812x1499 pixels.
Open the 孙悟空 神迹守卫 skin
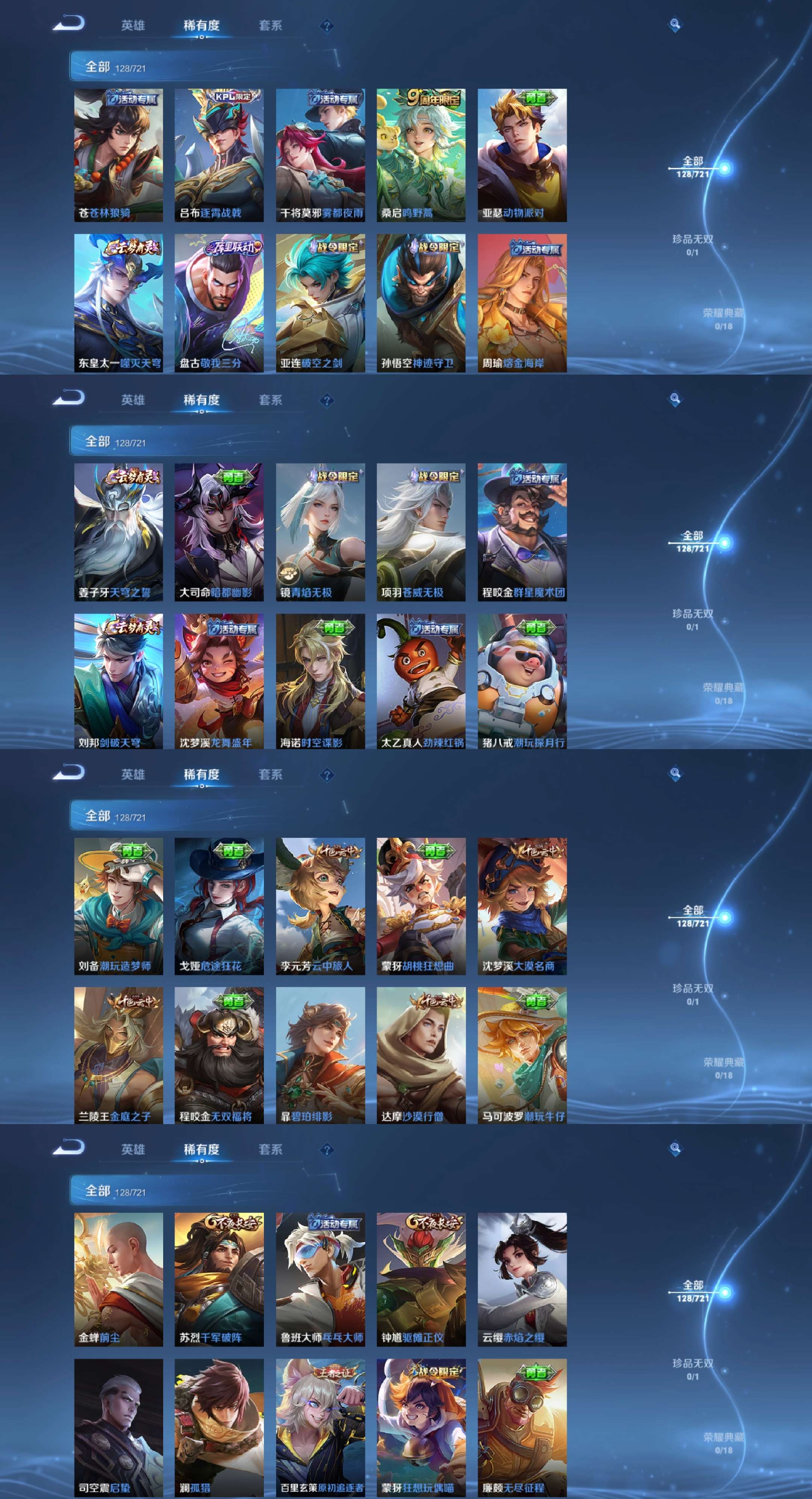(x=421, y=303)
